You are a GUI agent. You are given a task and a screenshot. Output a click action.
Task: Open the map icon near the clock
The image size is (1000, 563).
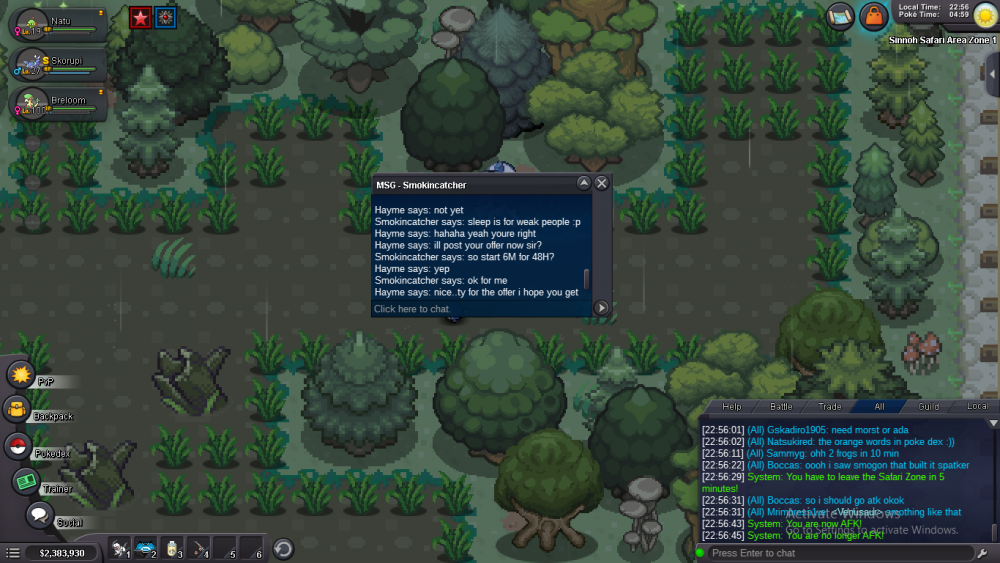839,16
